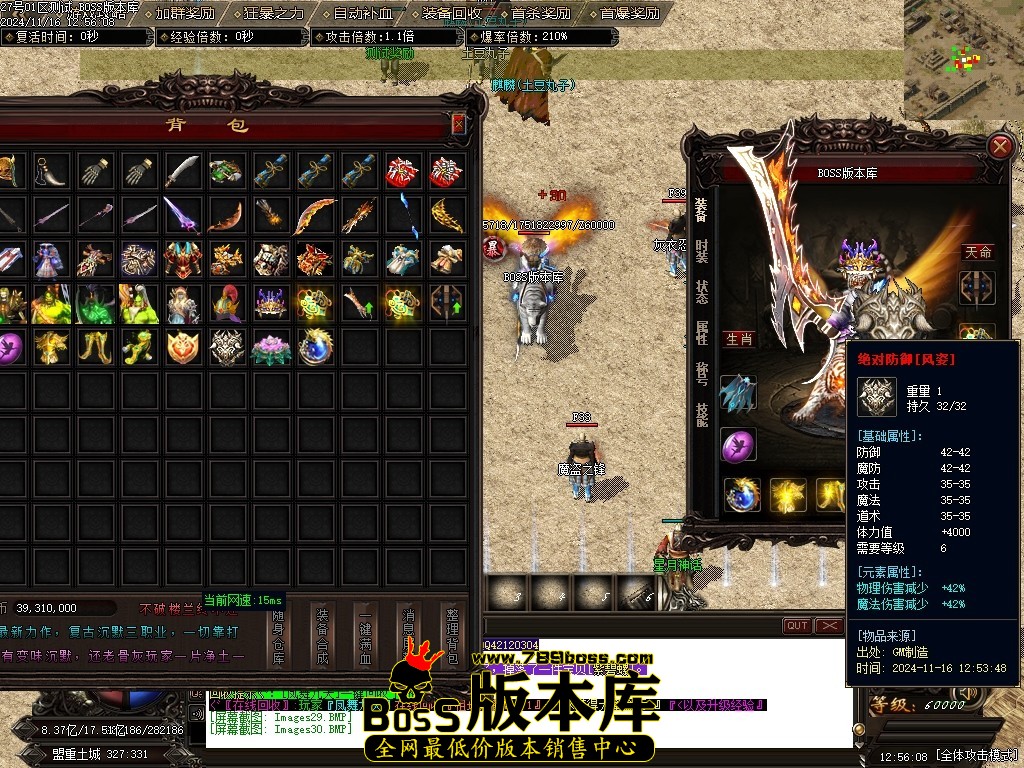Select the pink lotus item in backpack

point(271,347)
